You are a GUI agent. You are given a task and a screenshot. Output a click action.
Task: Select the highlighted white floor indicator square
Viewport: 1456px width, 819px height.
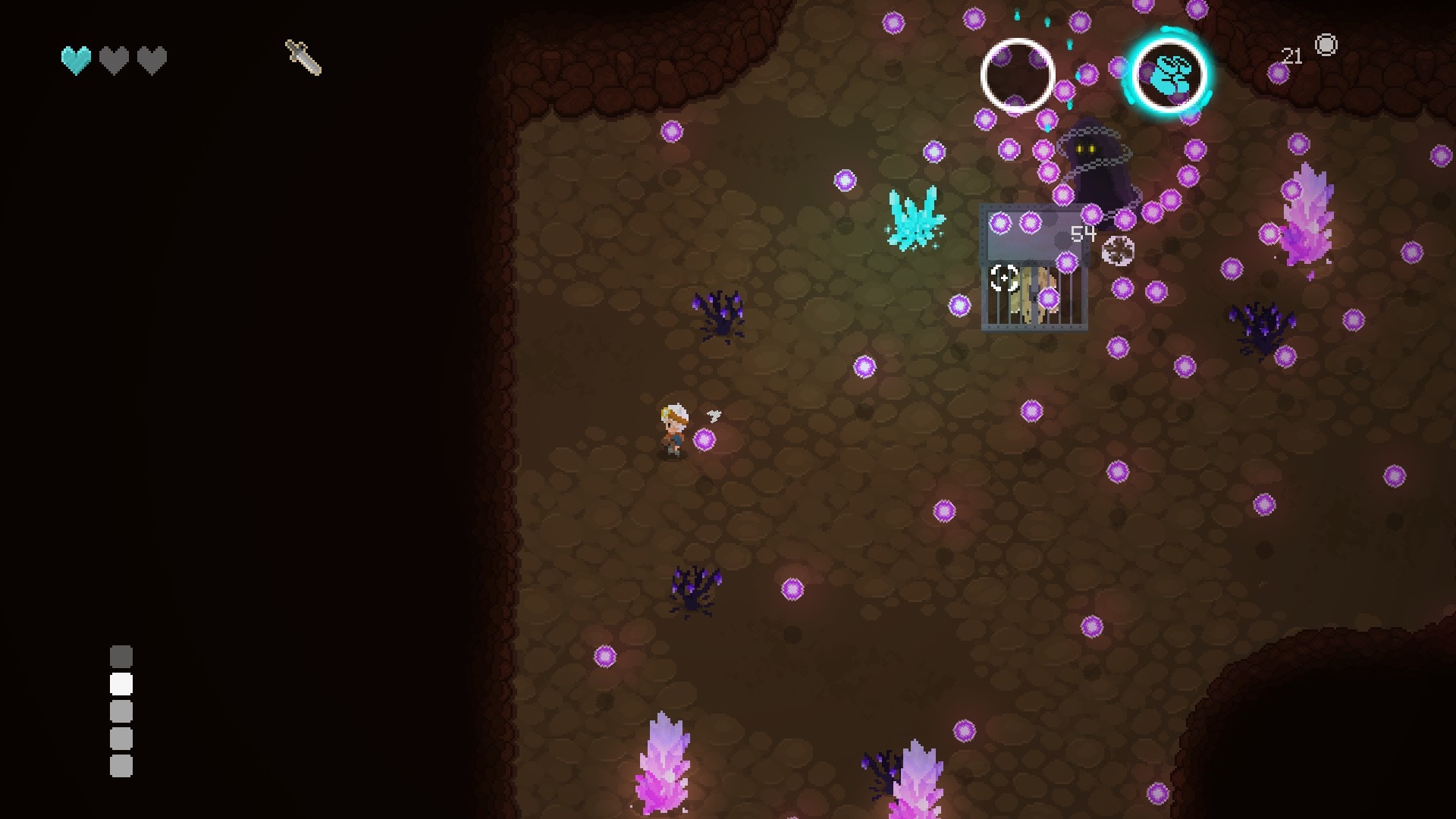coord(121,684)
